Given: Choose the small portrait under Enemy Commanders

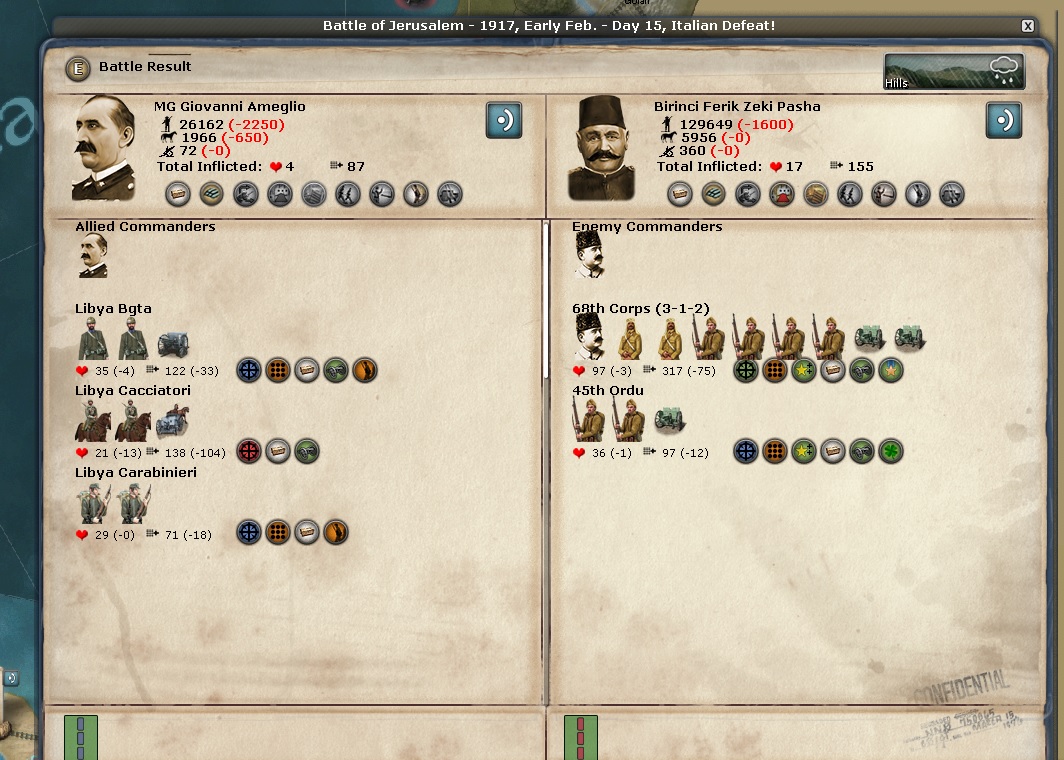Looking at the screenshot, I should [x=589, y=256].
